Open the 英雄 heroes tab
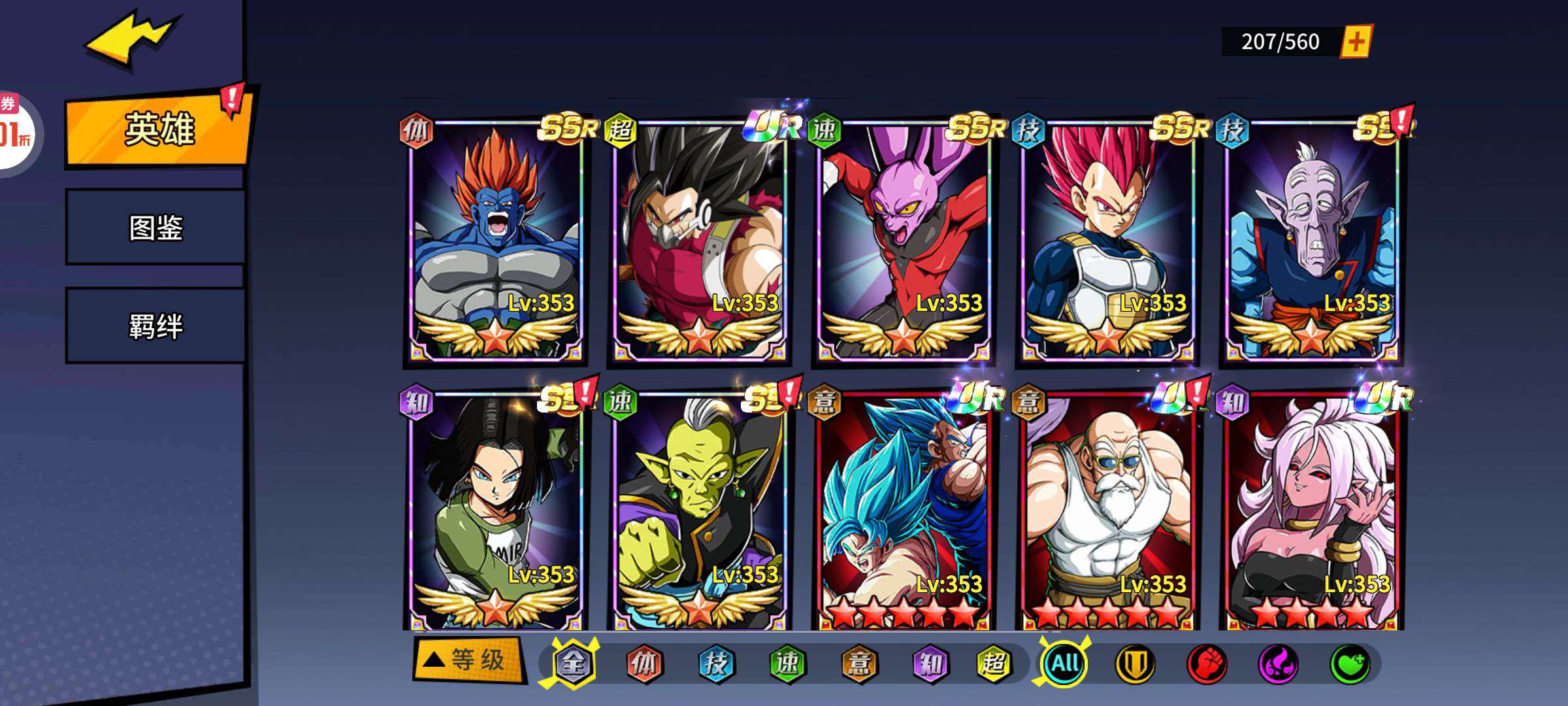The width and height of the screenshot is (1568, 706). (157, 129)
